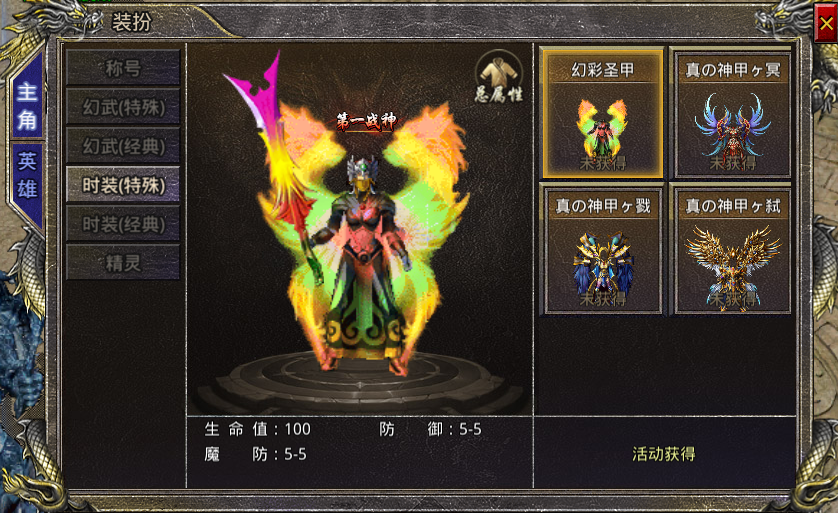The image size is (838, 513).
Task: Pick the 真の神甲ヶ弑 costume tile
Action: (732, 249)
